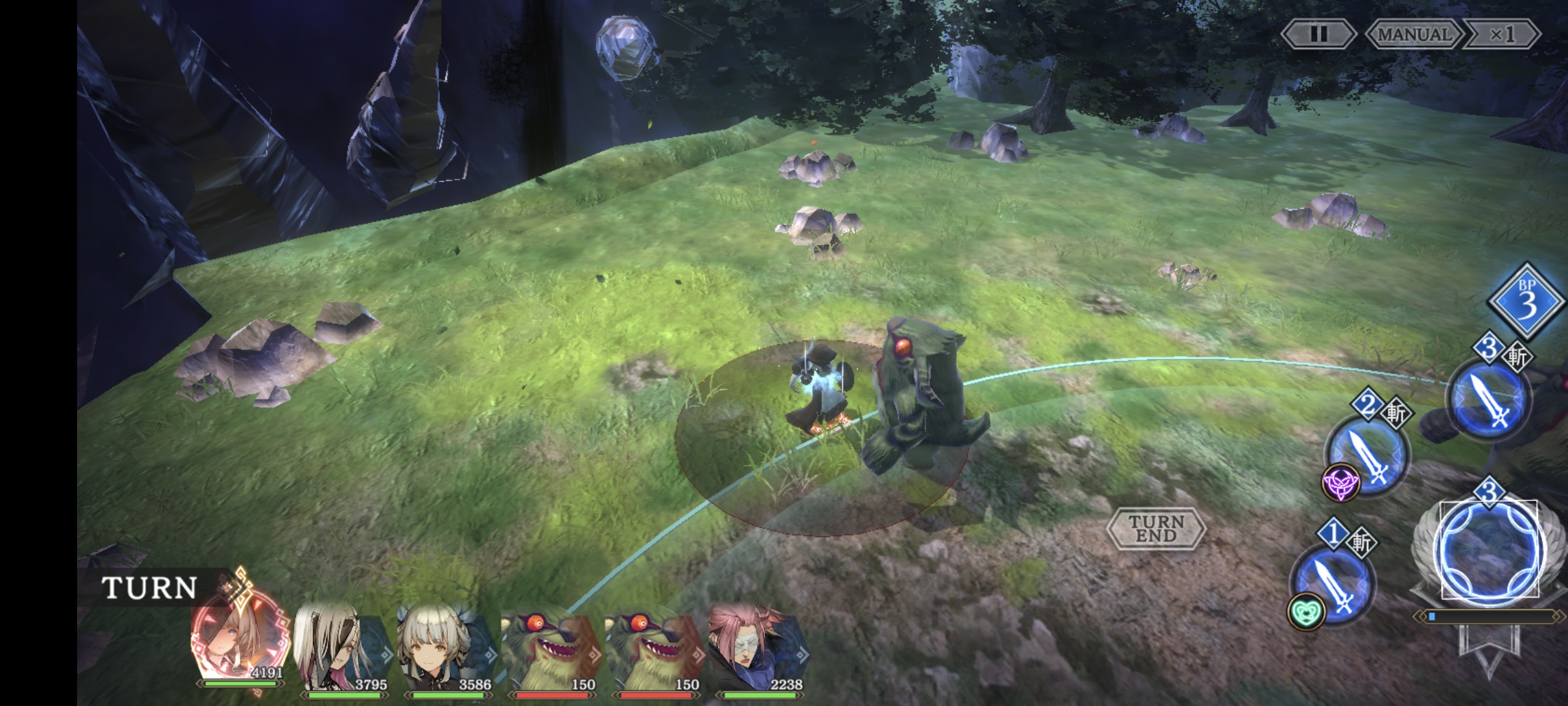
Task: Pause the battle
Action: [1318, 34]
